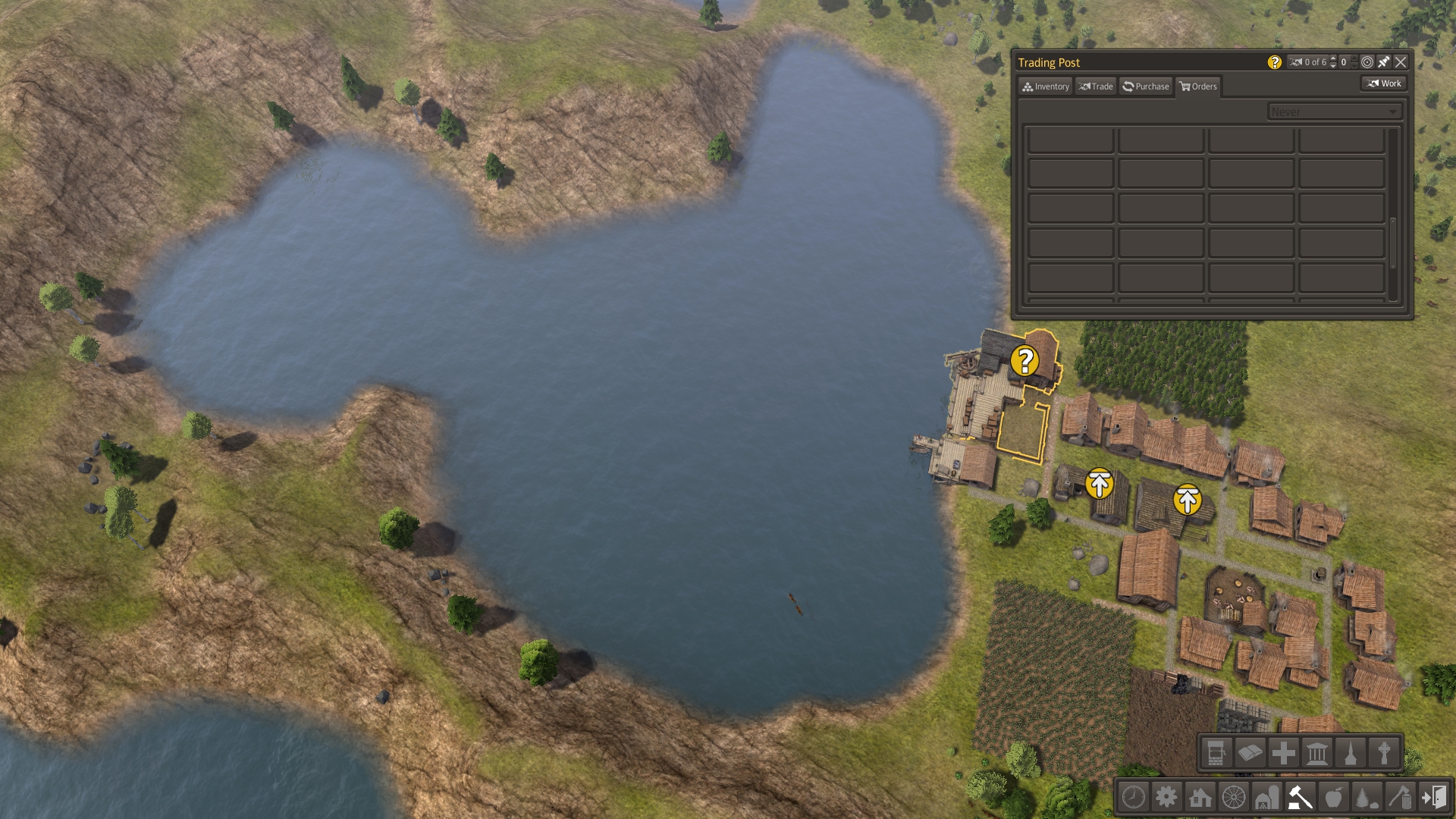Open the Trading Post help icon

tap(1275, 62)
